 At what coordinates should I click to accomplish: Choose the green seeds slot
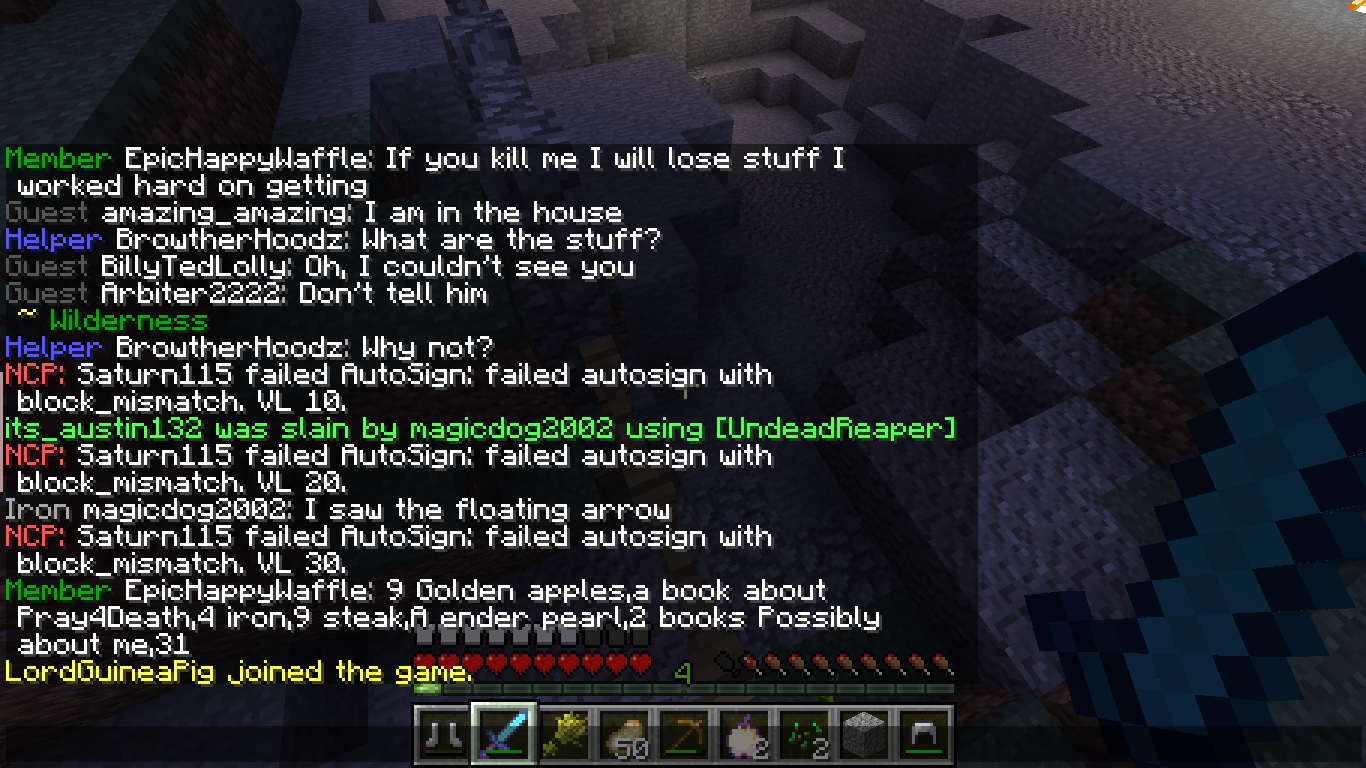tap(804, 735)
